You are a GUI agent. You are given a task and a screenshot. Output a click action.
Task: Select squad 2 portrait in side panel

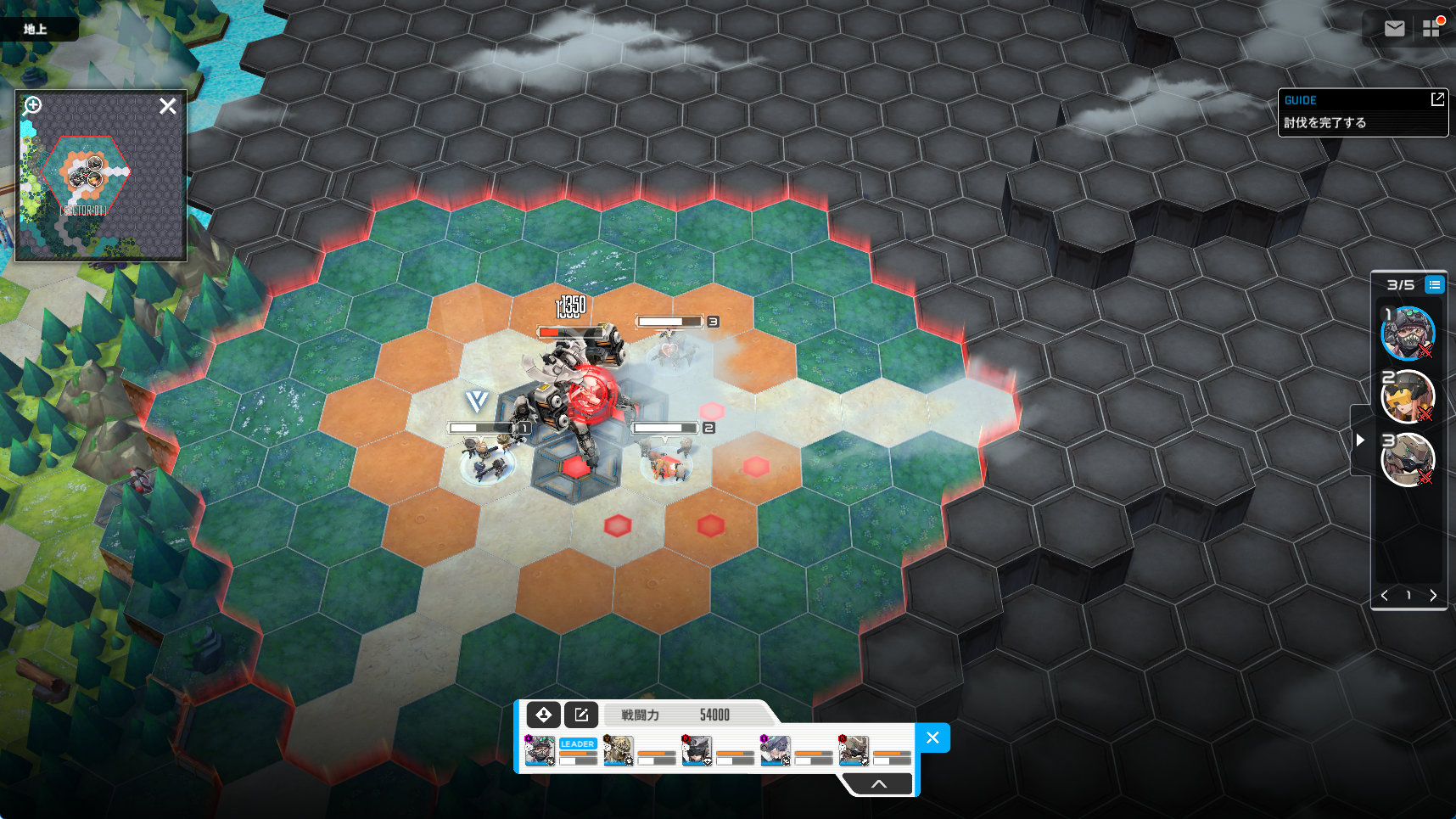click(x=1408, y=396)
